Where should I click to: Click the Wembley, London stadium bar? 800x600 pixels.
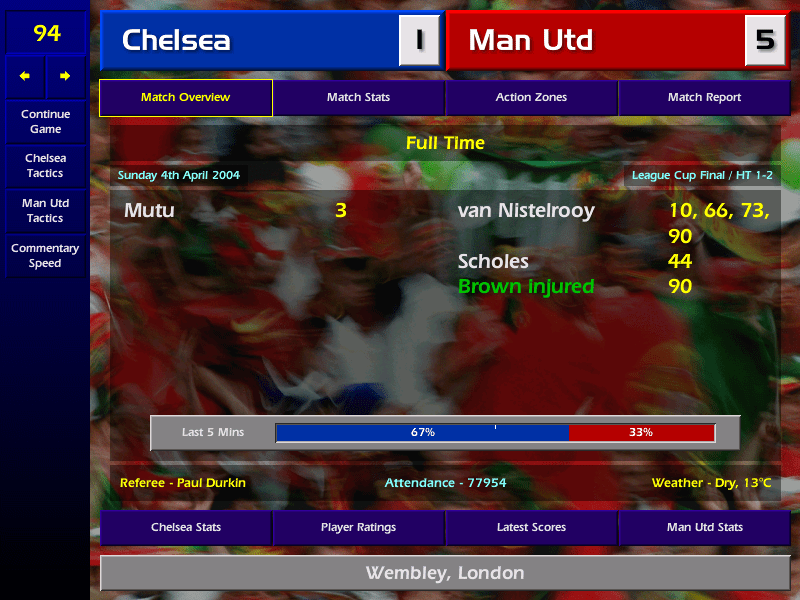[444, 573]
